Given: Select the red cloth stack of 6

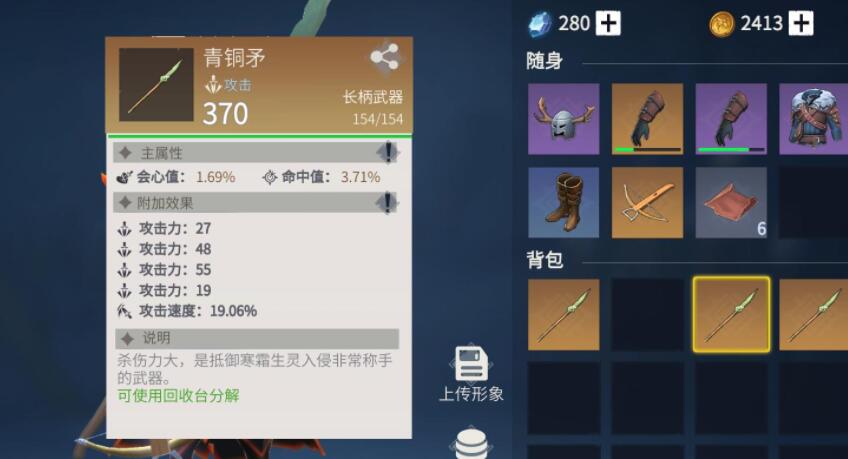Looking at the screenshot, I should 731,202.
